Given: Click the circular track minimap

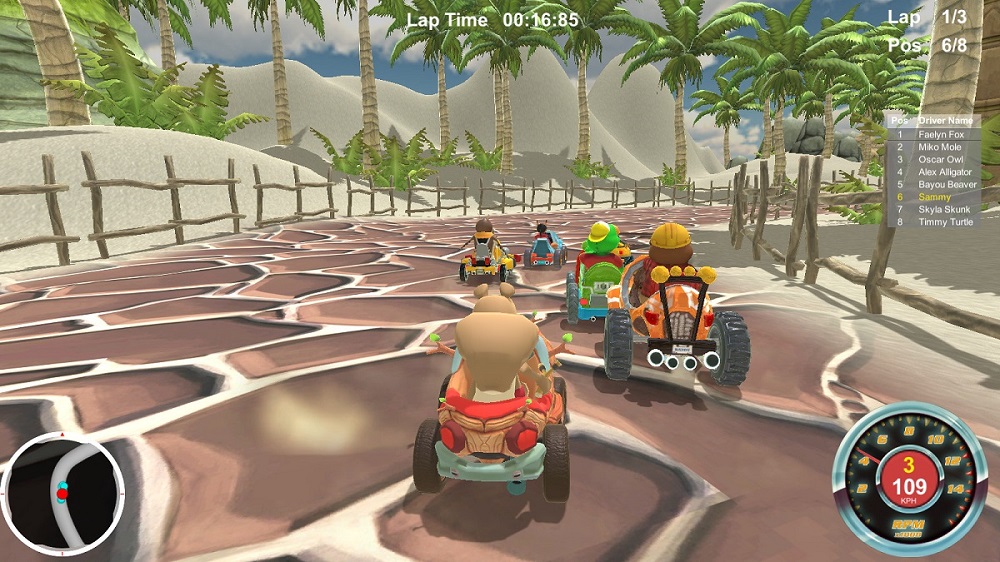Looking at the screenshot, I should pyautogui.click(x=62, y=493).
